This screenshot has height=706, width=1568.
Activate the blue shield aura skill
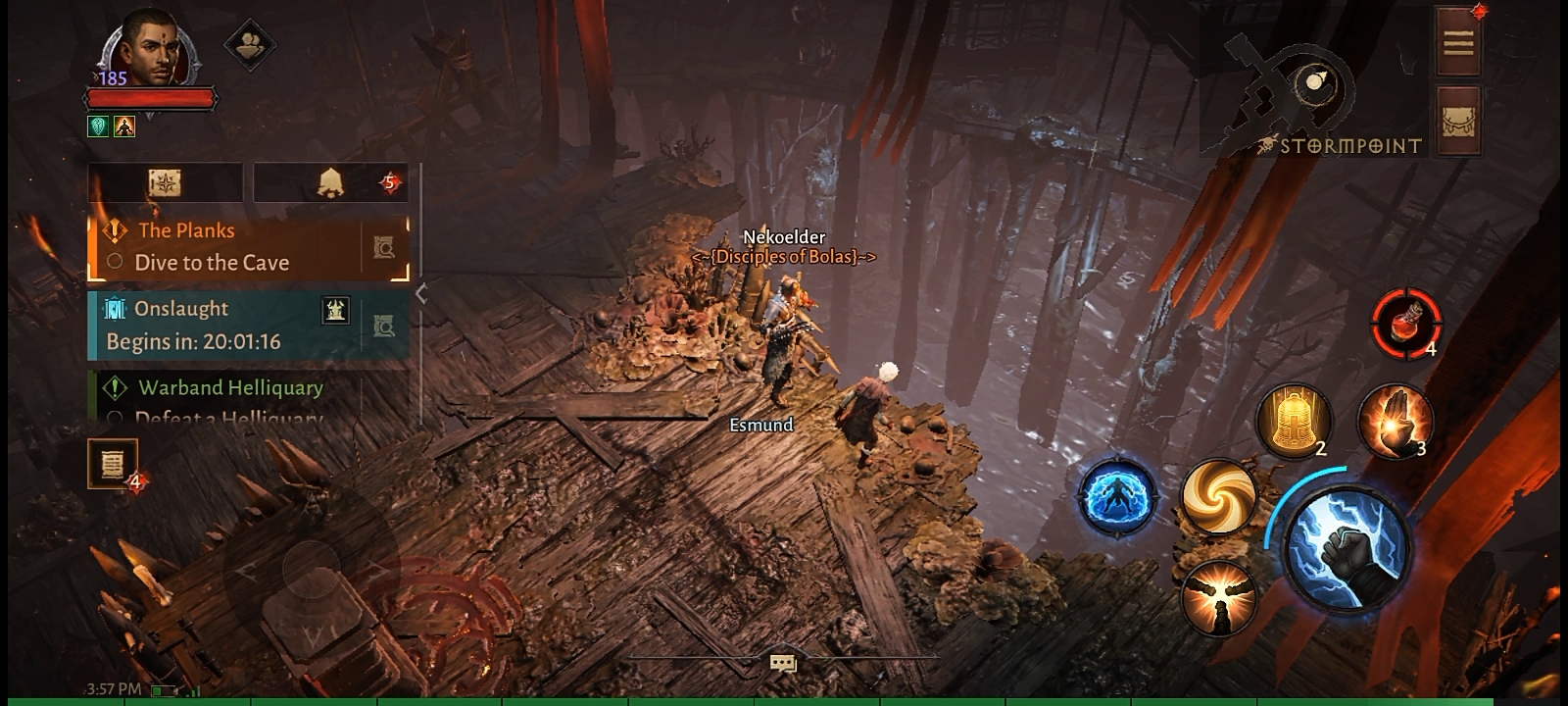[1117, 496]
